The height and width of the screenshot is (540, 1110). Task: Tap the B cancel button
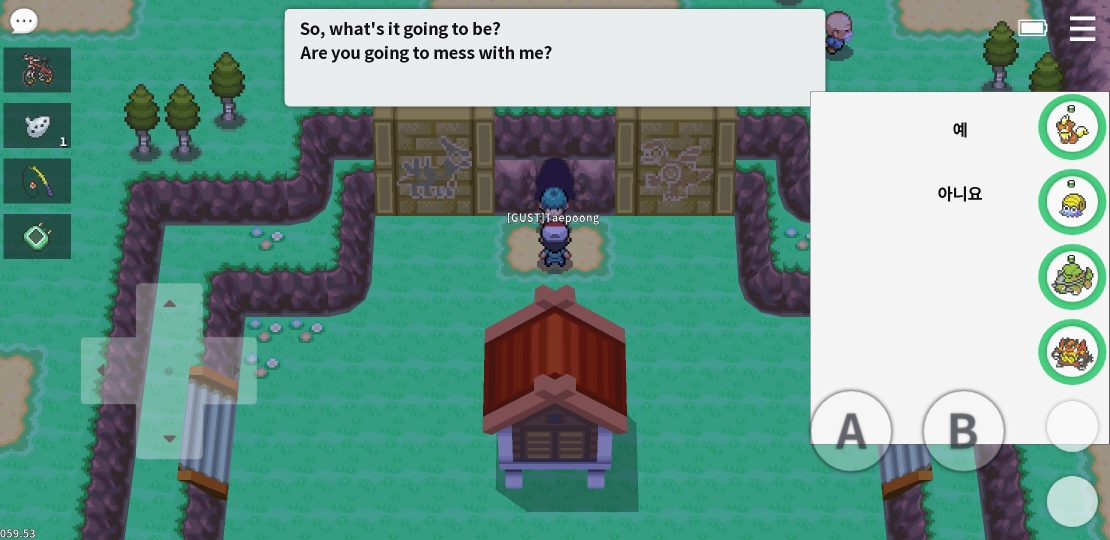click(x=963, y=431)
